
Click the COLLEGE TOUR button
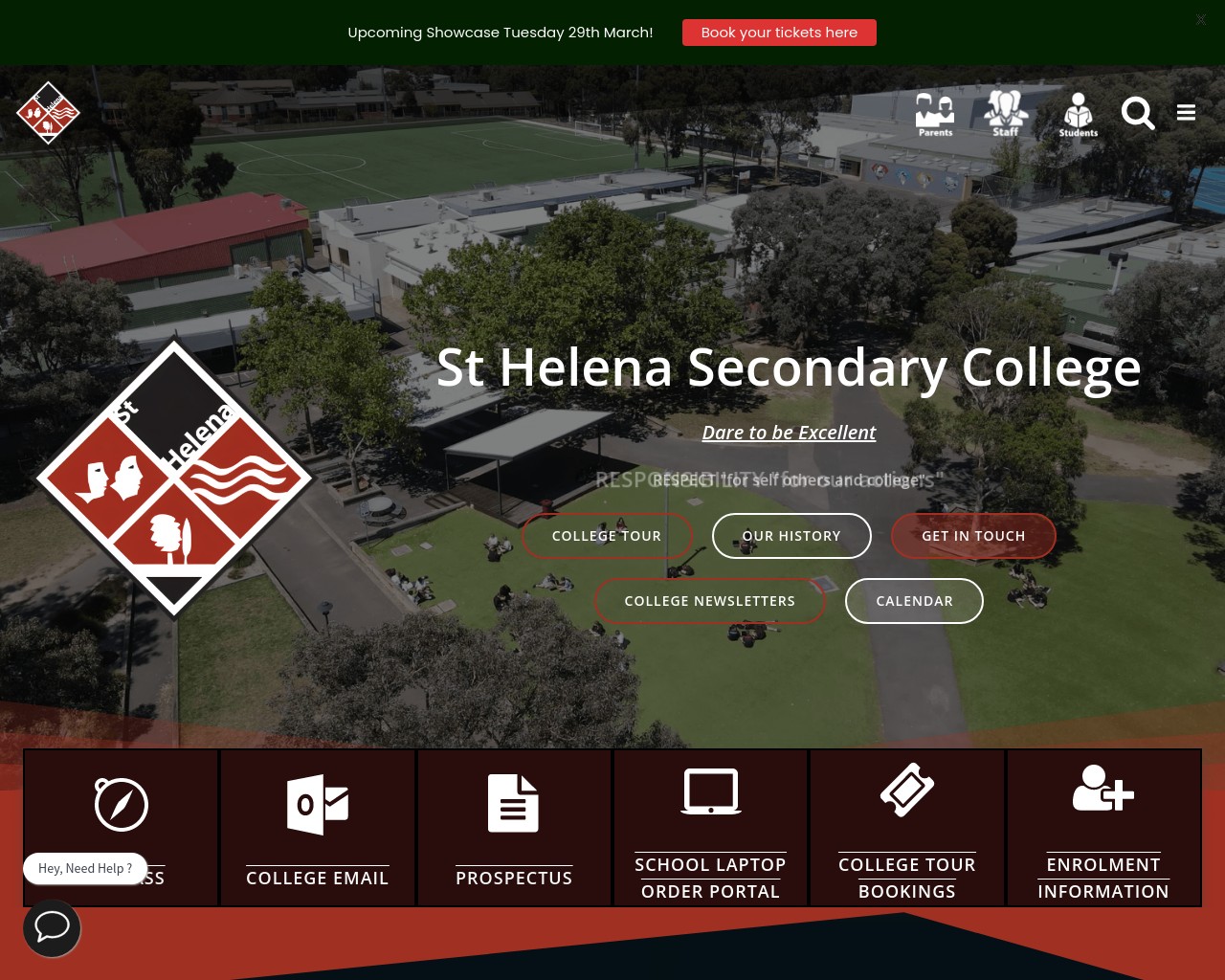(607, 535)
